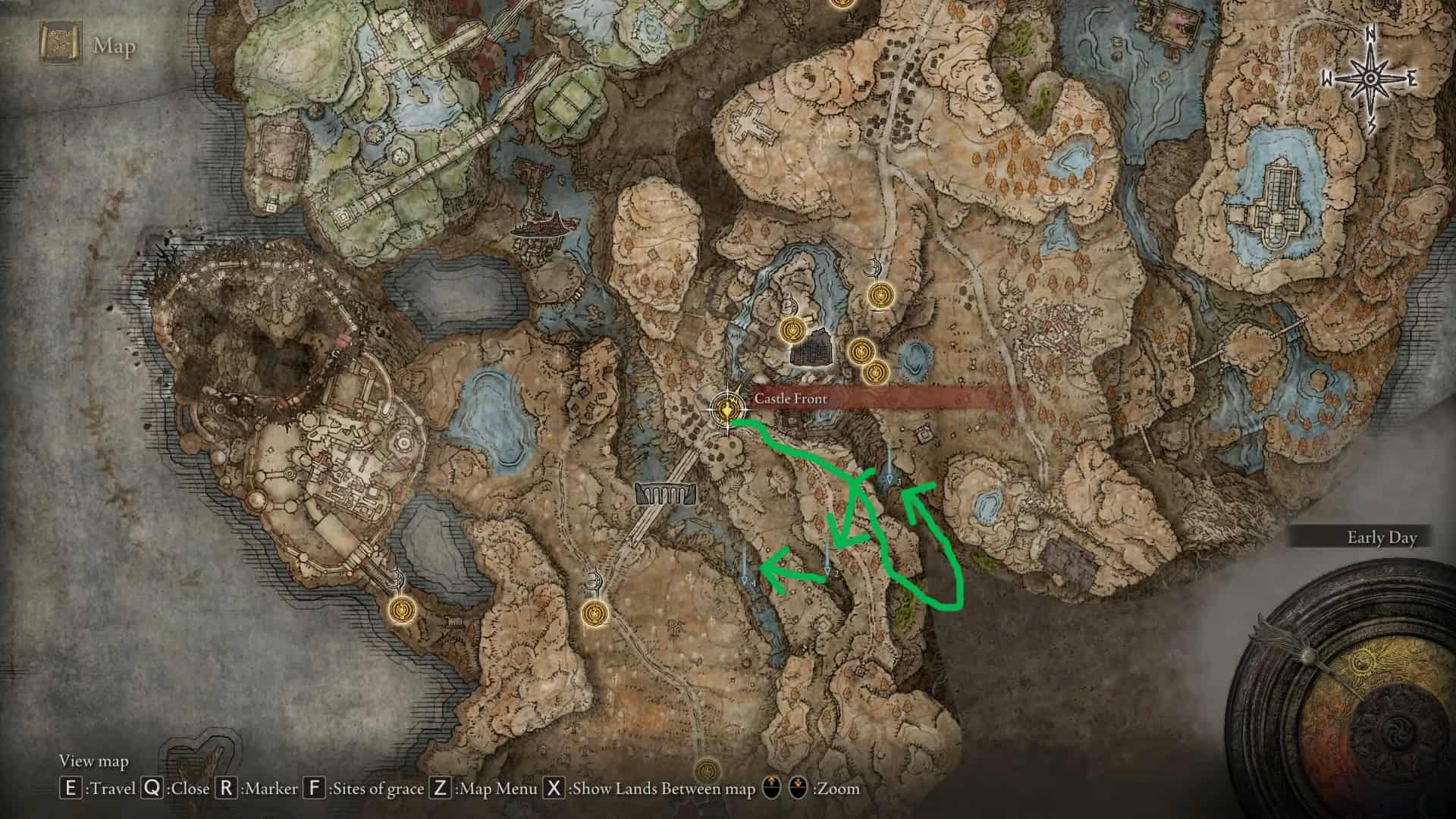Image resolution: width=1456 pixels, height=819 pixels.
Task: Select the grace below the coastal fortress ruins
Action: [402, 608]
